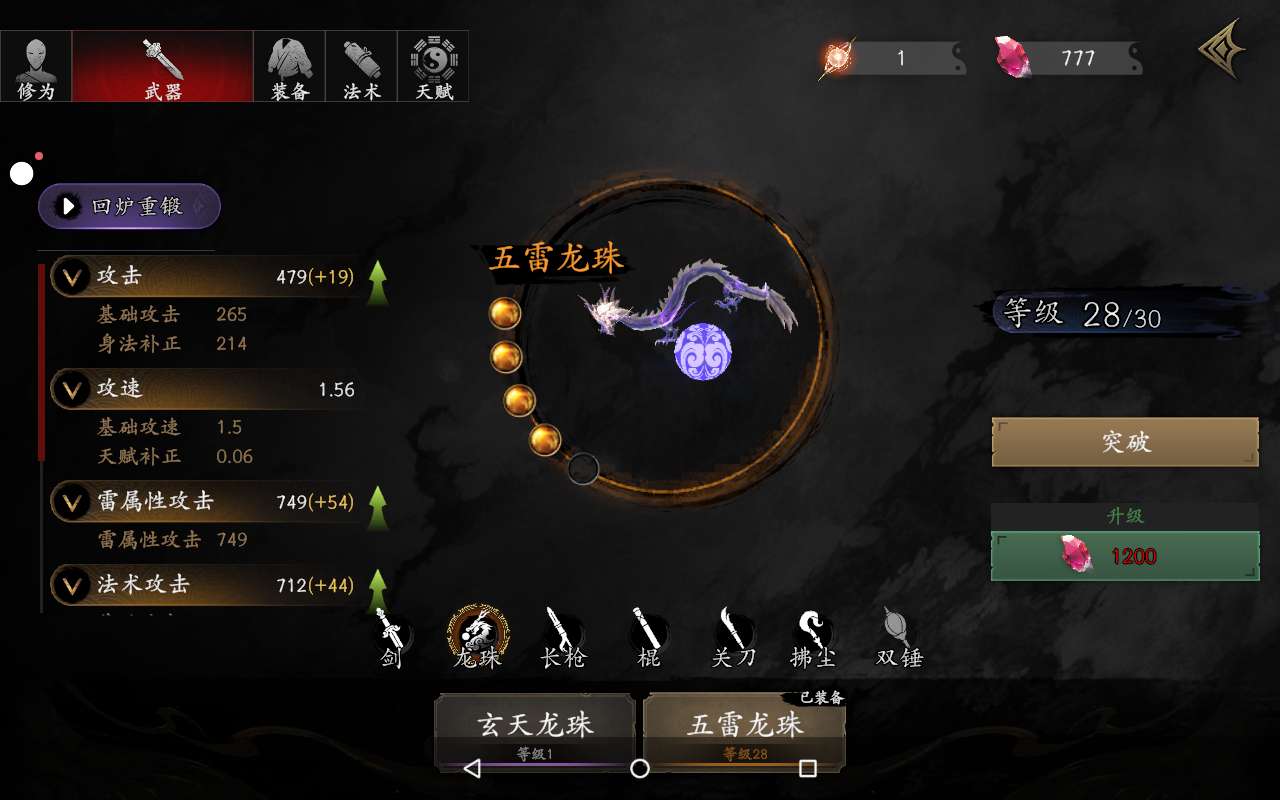Click the 回炉重锻 reforge button
The image size is (1280, 800).
click(x=129, y=206)
